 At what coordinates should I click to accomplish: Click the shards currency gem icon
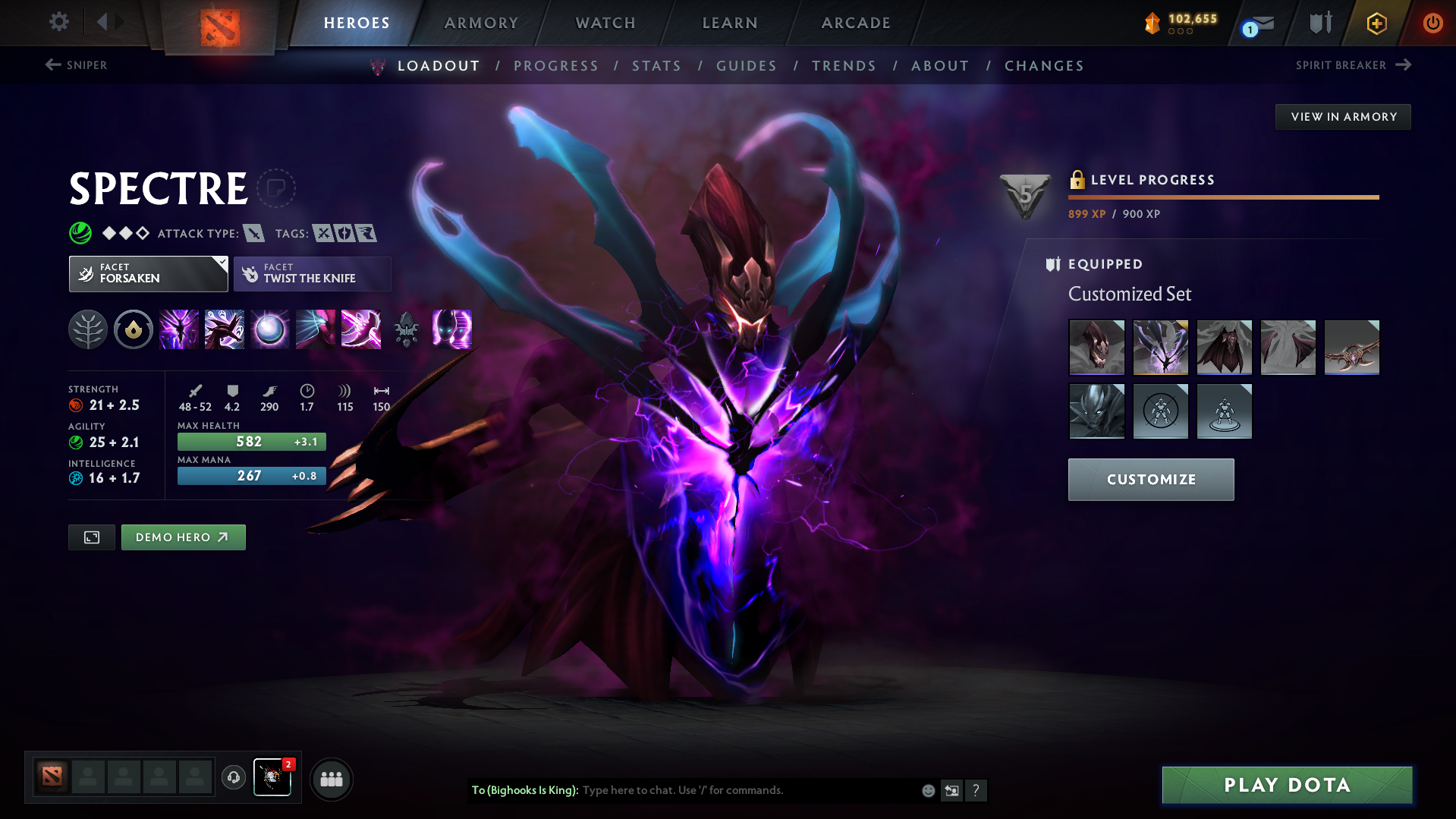pos(1153,23)
